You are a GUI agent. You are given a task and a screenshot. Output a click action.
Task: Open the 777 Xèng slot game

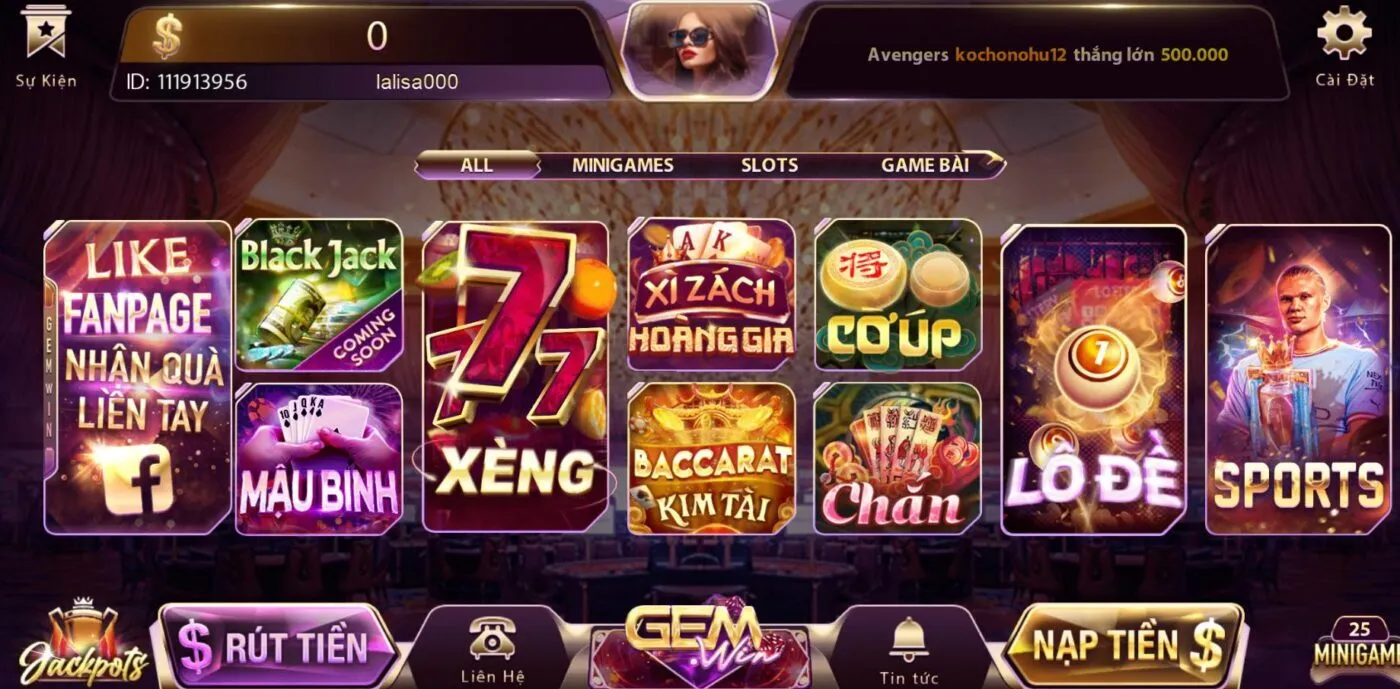pyautogui.click(x=515, y=377)
